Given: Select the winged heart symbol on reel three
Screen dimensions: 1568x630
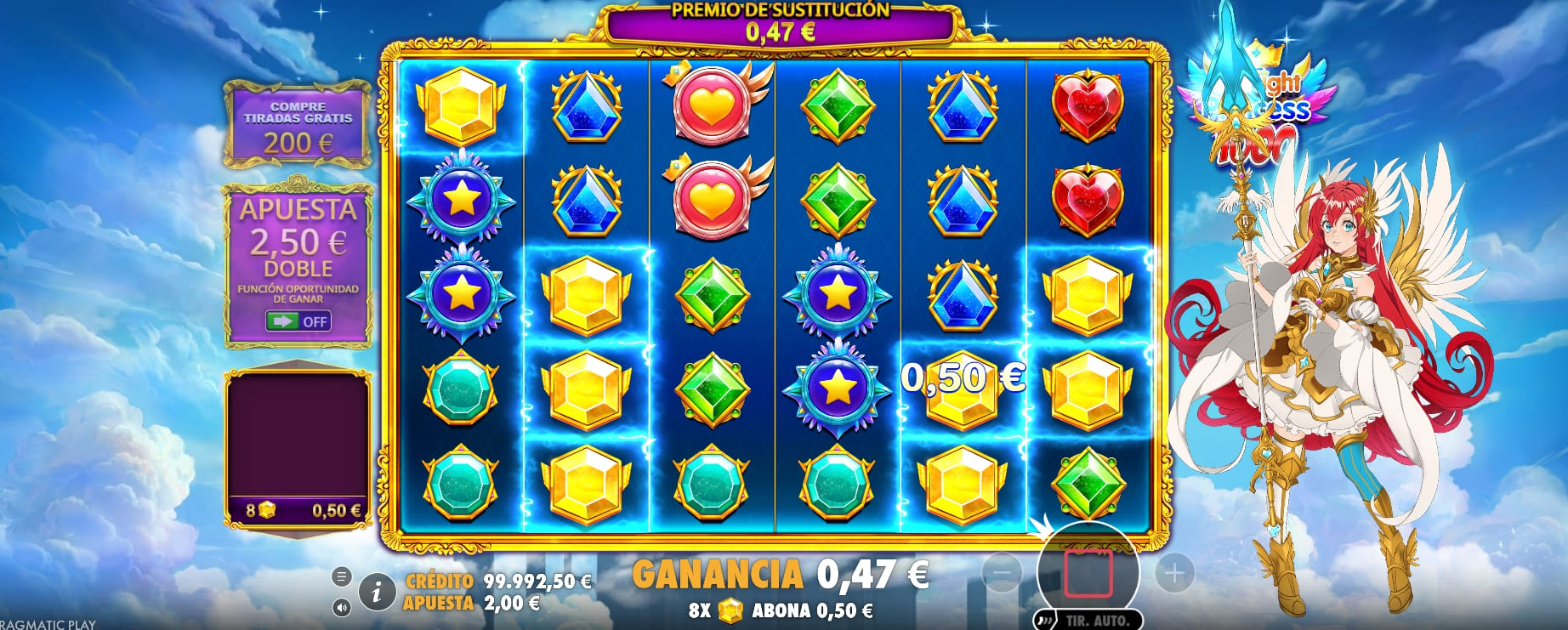Looking at the screenshot, I should [x=712, y=111].
